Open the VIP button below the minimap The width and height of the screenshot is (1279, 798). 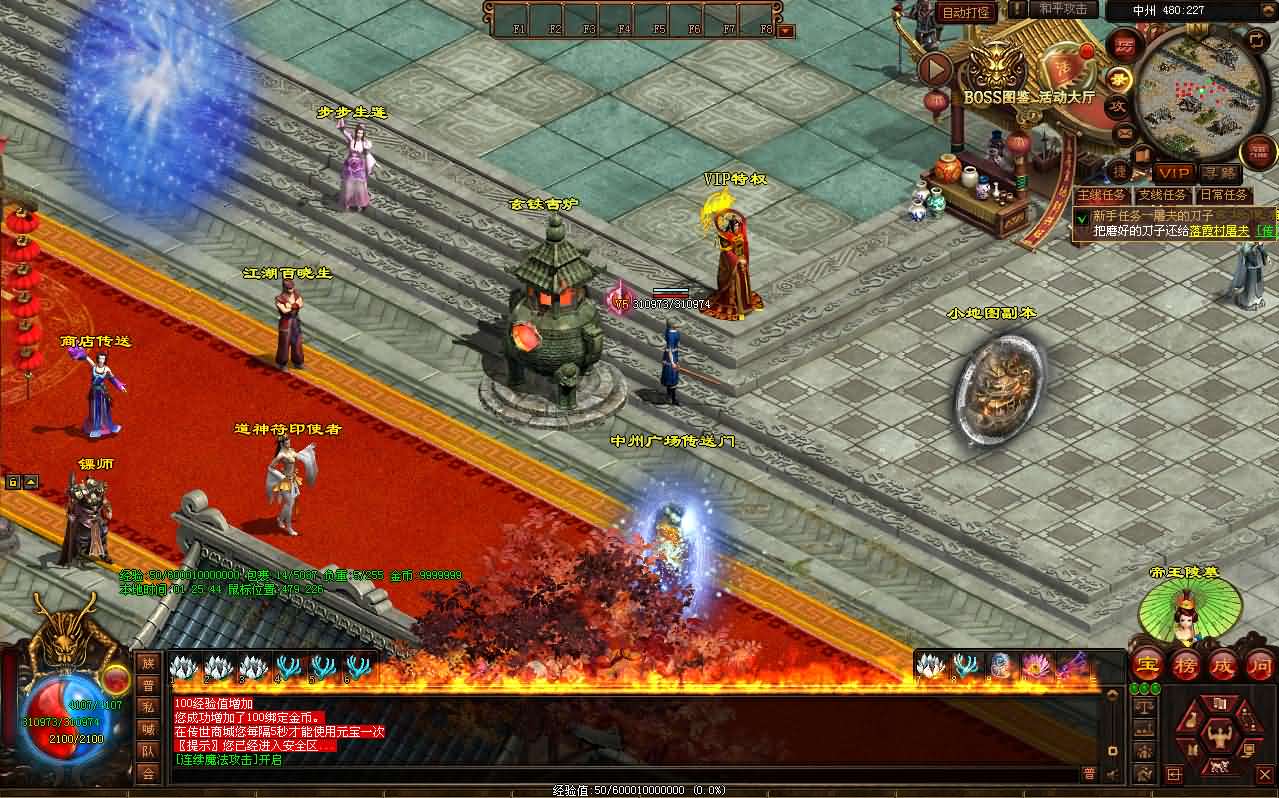[1173, 173]
